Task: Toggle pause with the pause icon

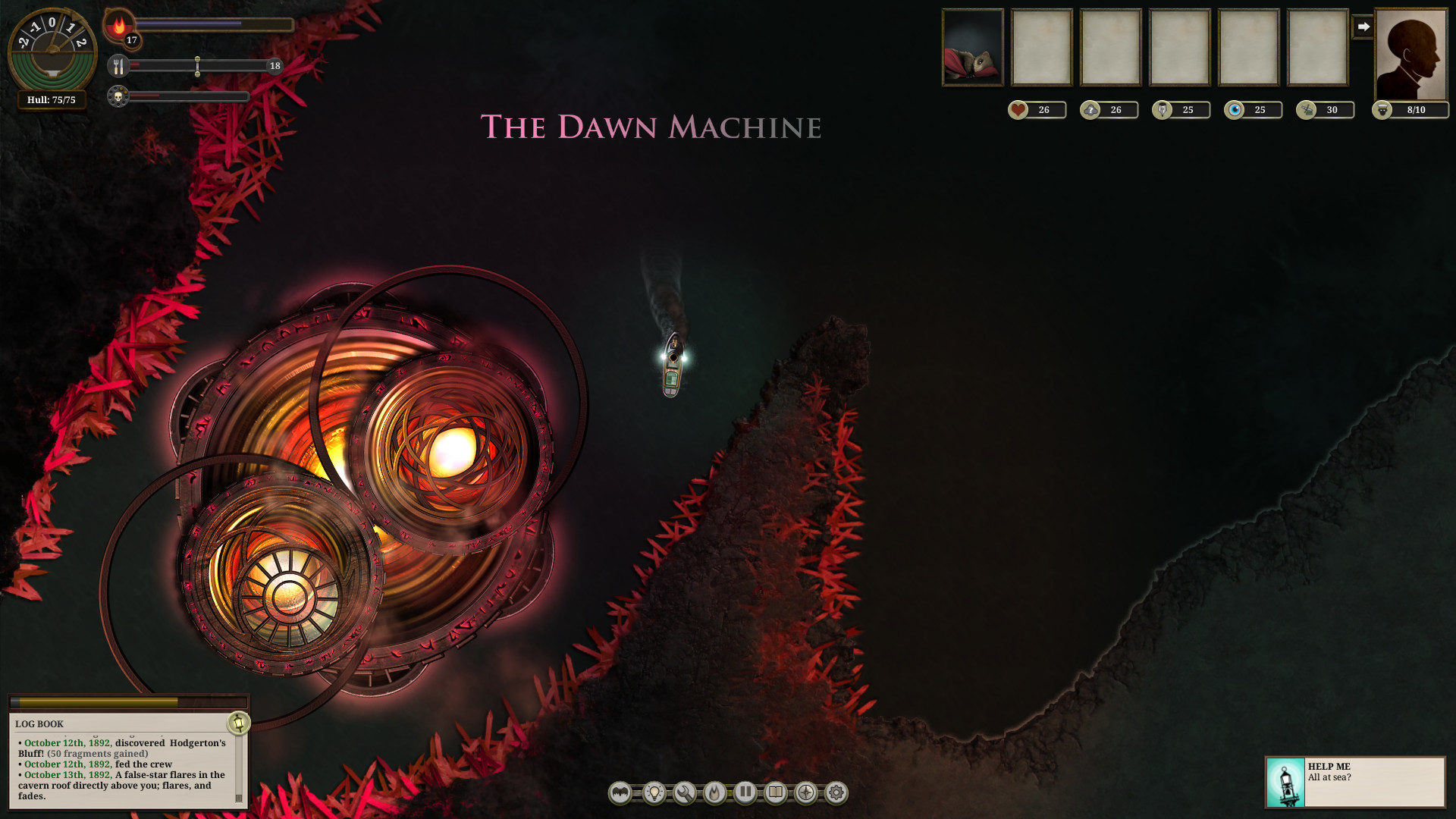Action: tap(745, 794)
